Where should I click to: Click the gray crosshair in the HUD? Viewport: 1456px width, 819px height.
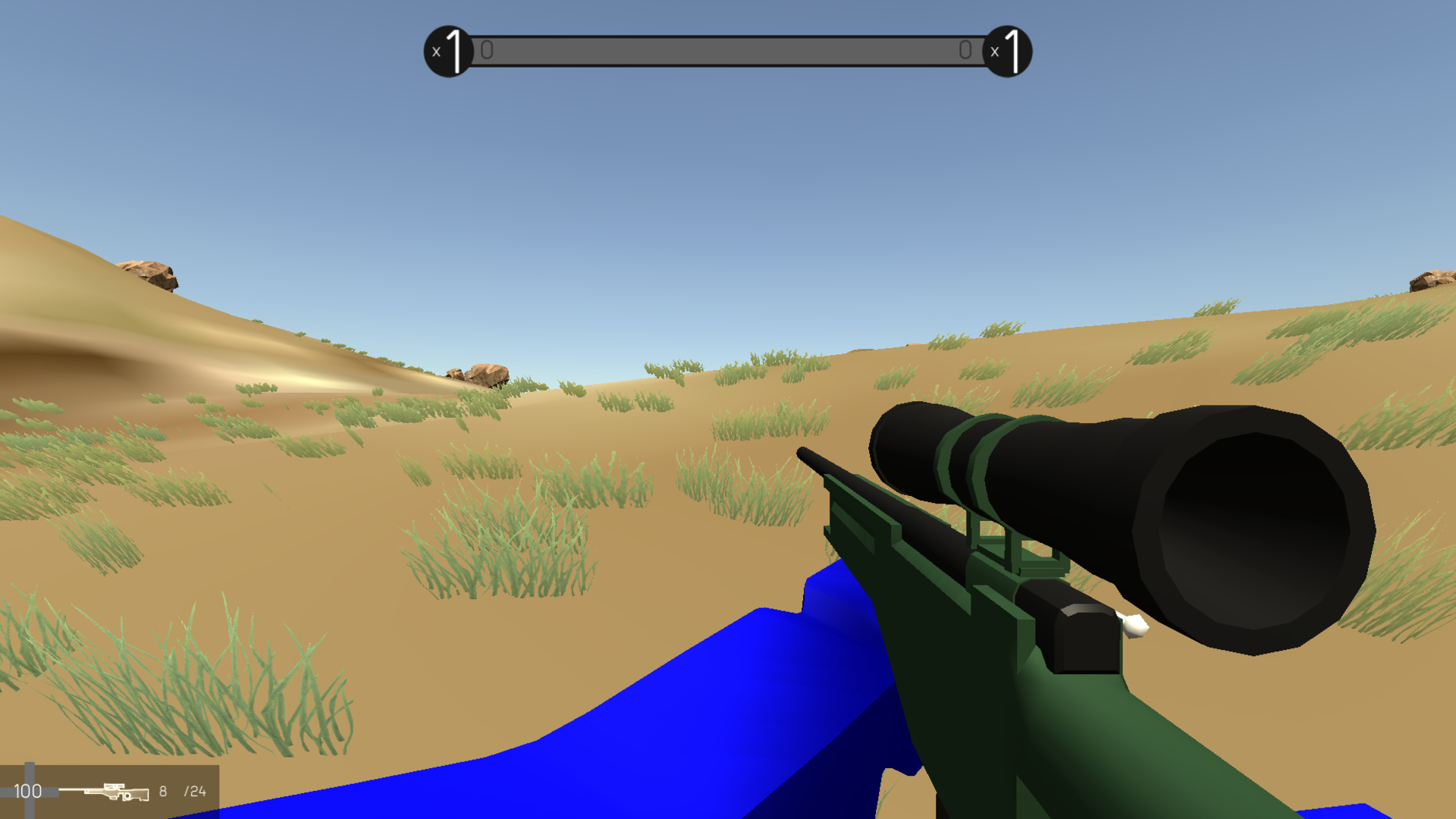[30, 773]
